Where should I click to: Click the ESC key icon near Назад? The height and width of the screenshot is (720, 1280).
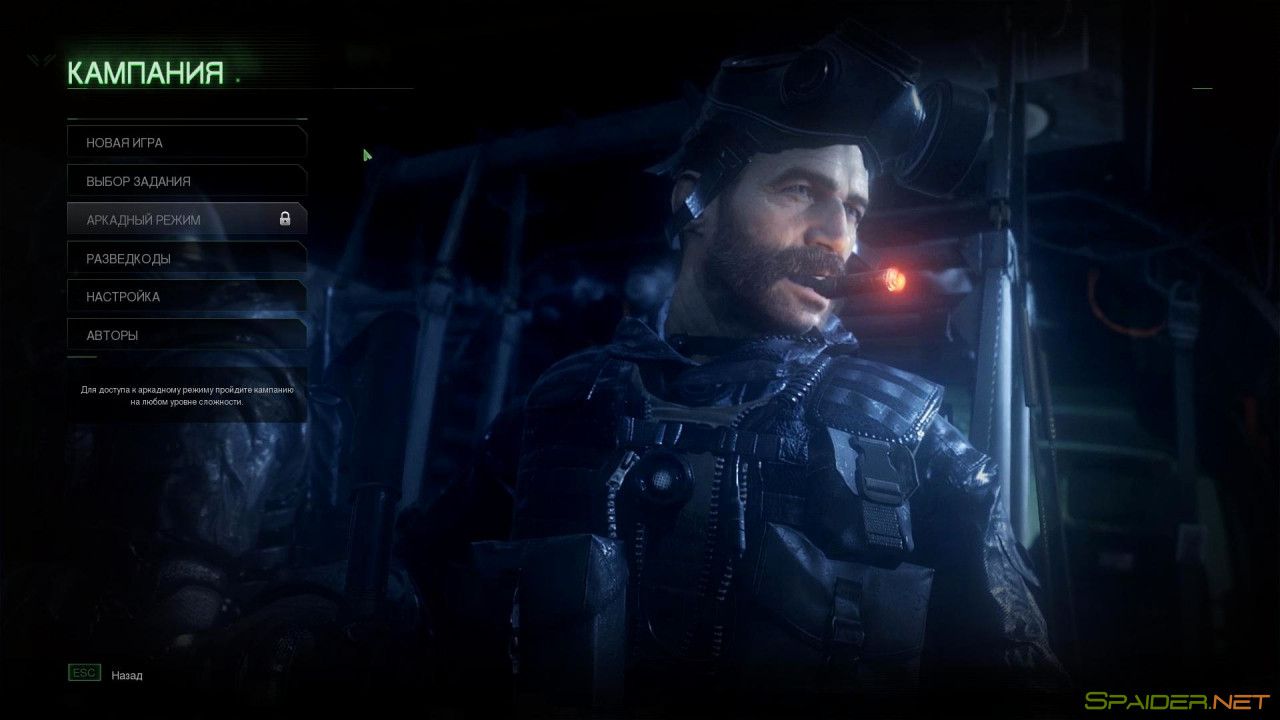(85, 672)
